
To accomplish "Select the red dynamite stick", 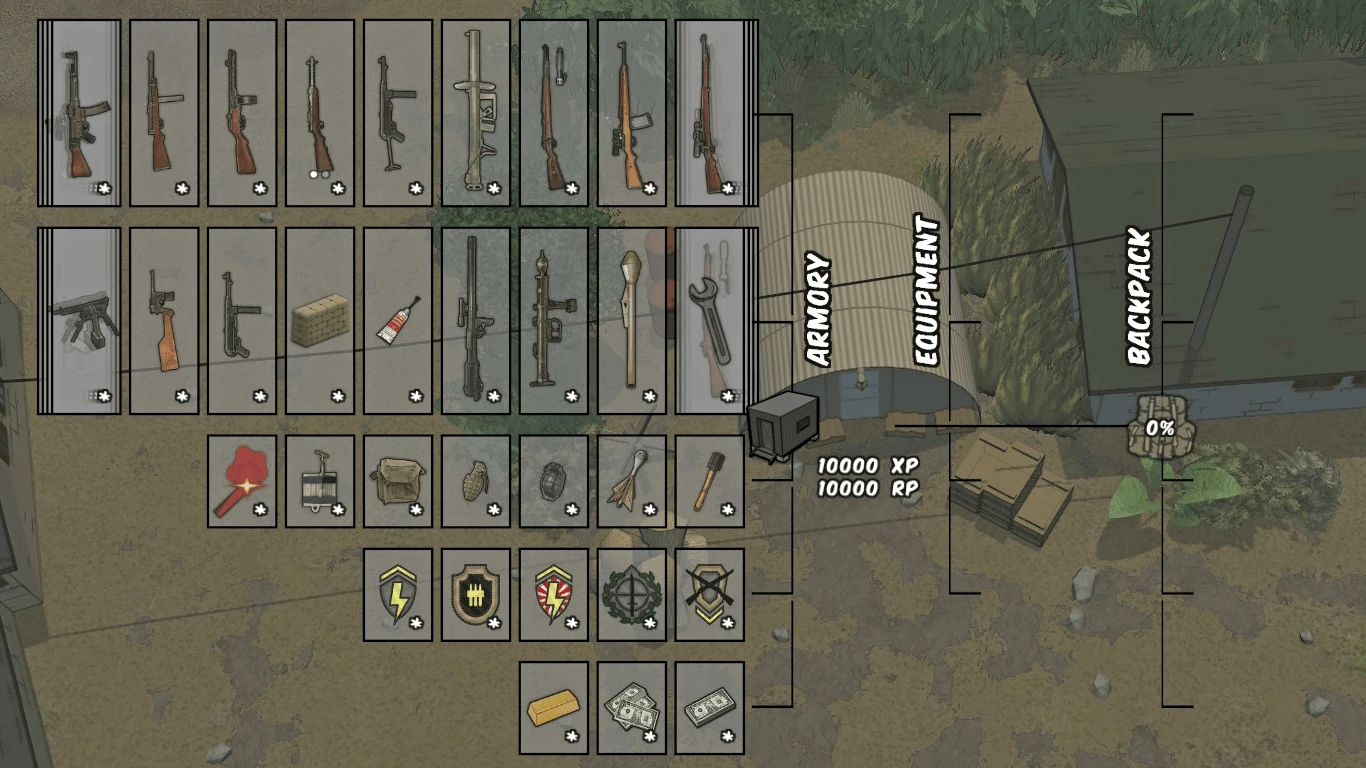I will pos(240,483).
